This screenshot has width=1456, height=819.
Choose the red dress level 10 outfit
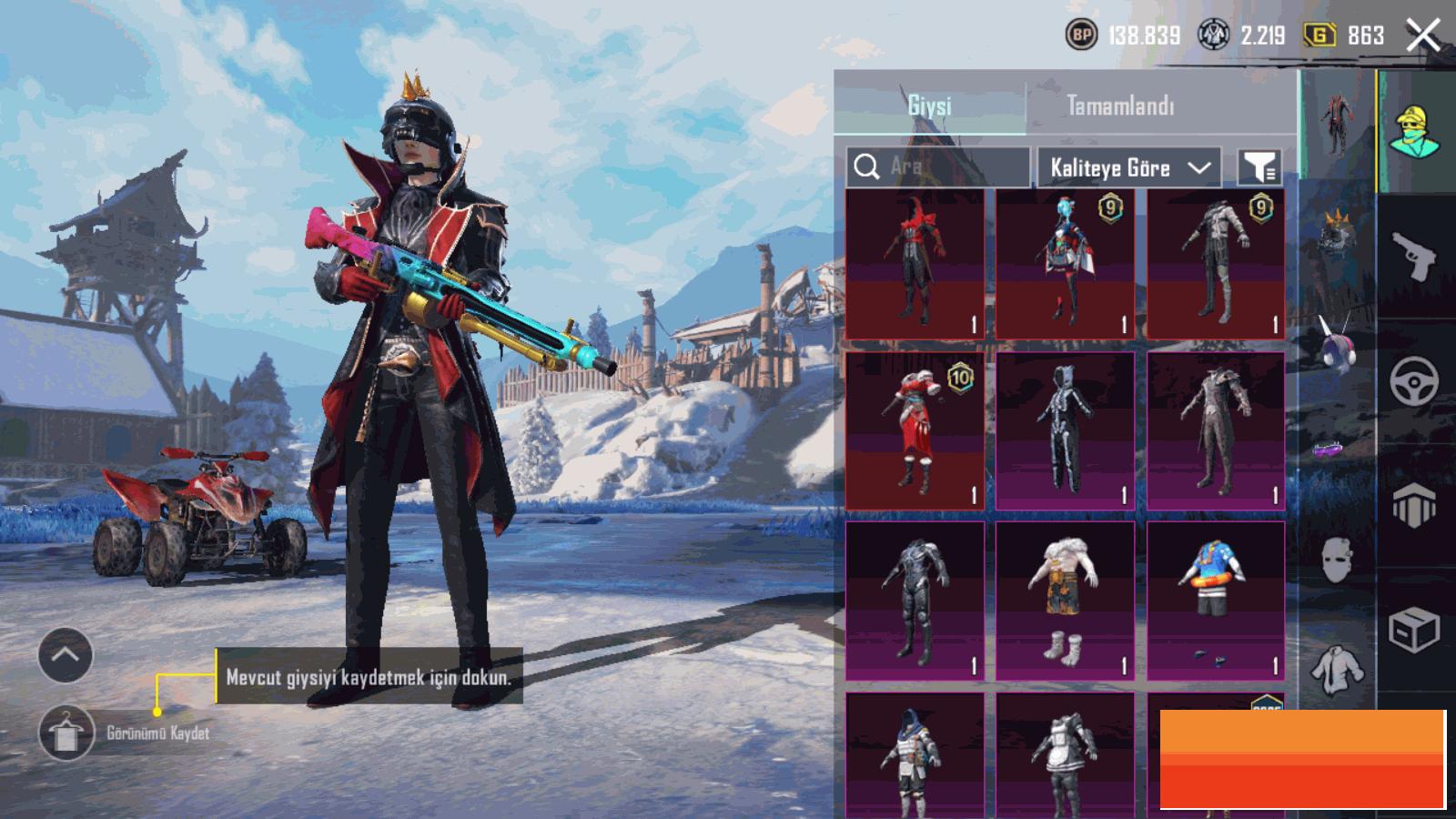pos(915,430)
